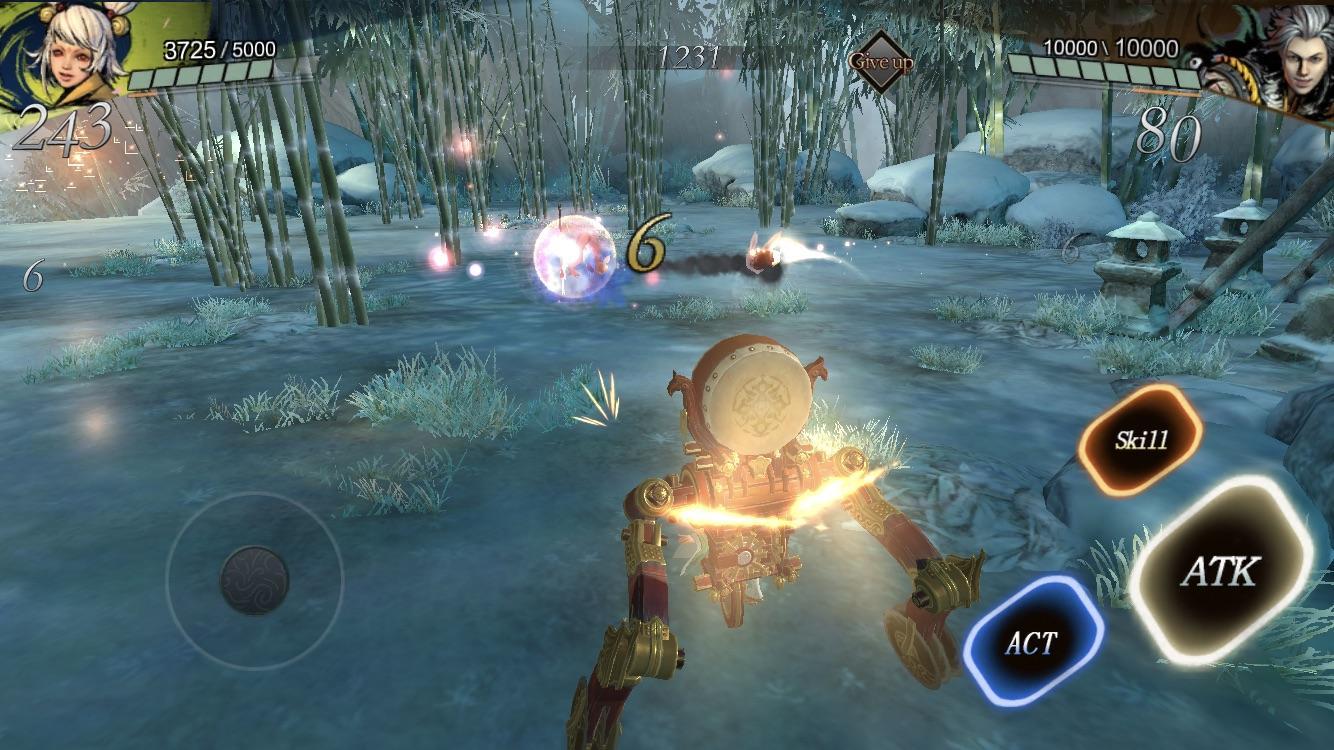
Task: Use the blue ACT button
Action: (x=1032, y=643)
